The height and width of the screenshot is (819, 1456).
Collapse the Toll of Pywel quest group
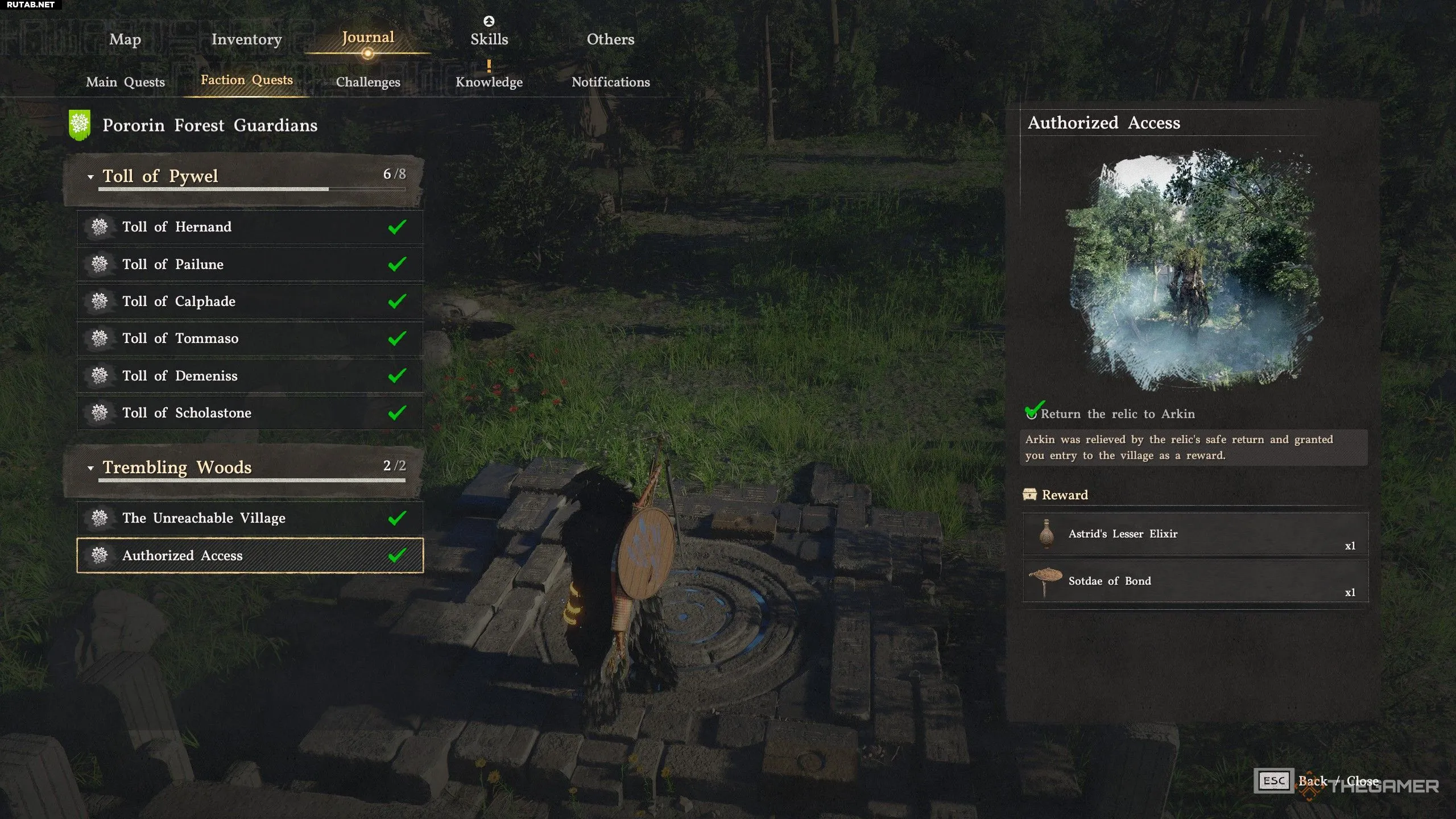coord(90,177)
